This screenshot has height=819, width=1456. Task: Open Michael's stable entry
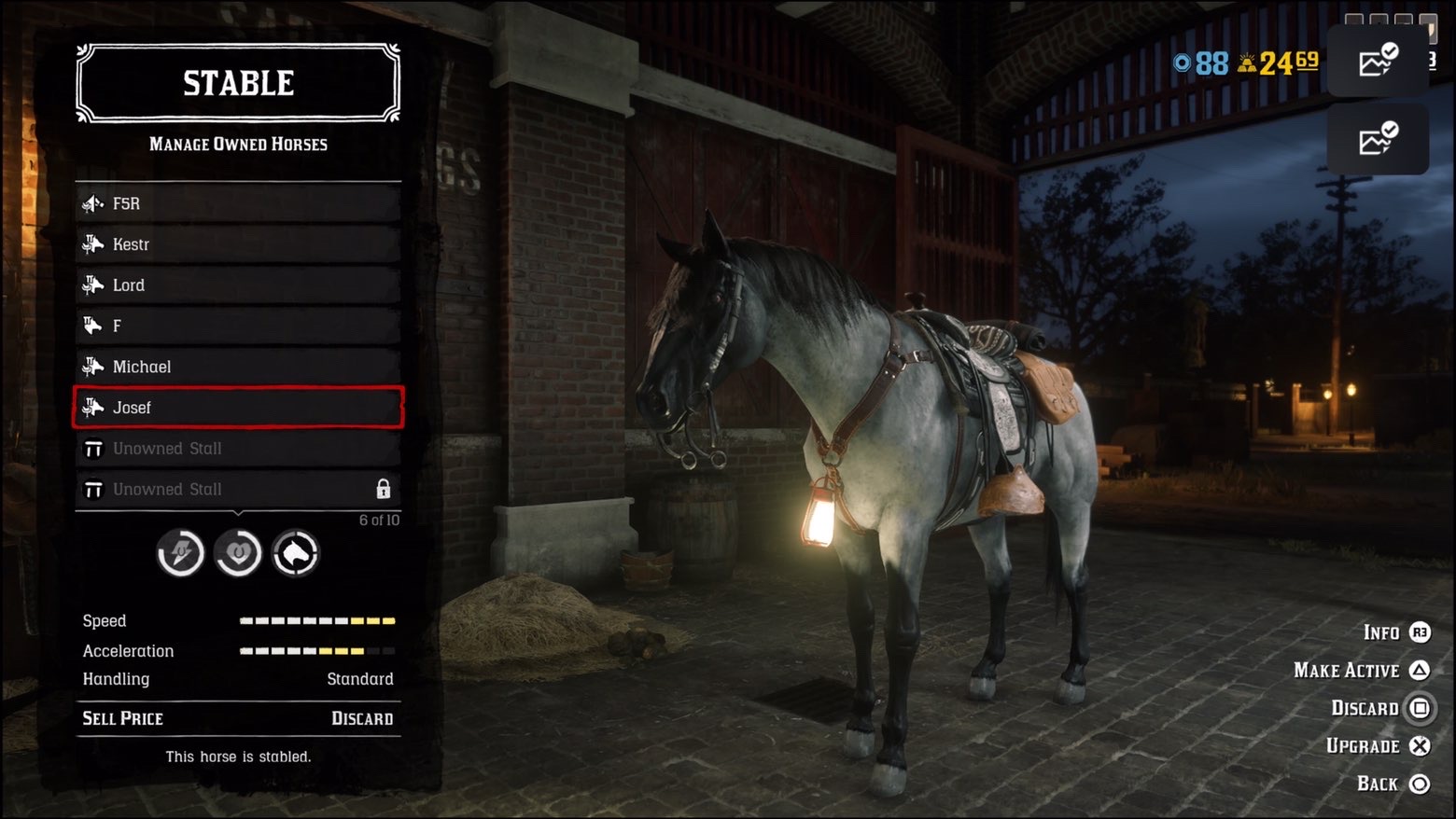(238, 367)
